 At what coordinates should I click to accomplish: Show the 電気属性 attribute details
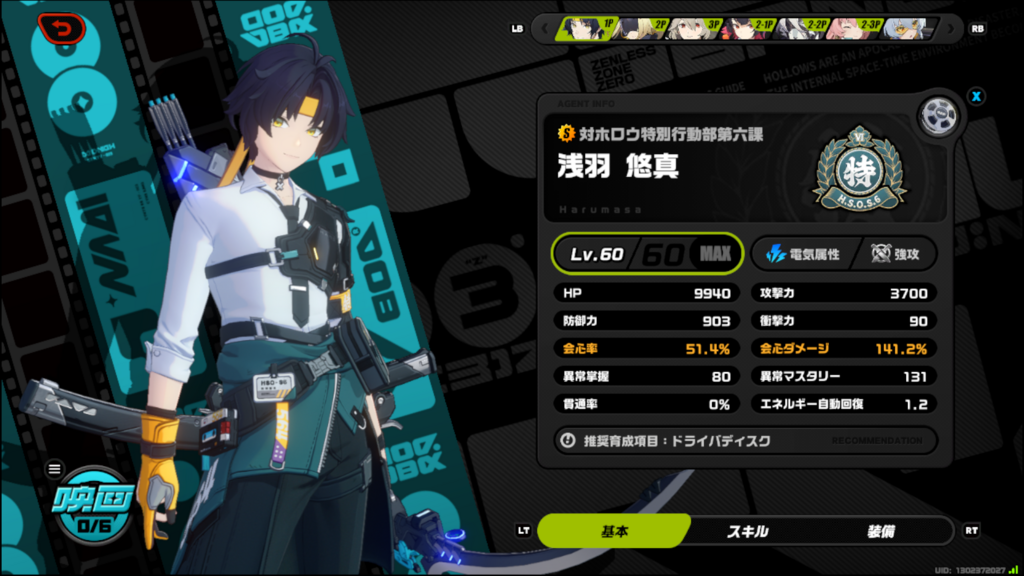(x=802, y=254)
